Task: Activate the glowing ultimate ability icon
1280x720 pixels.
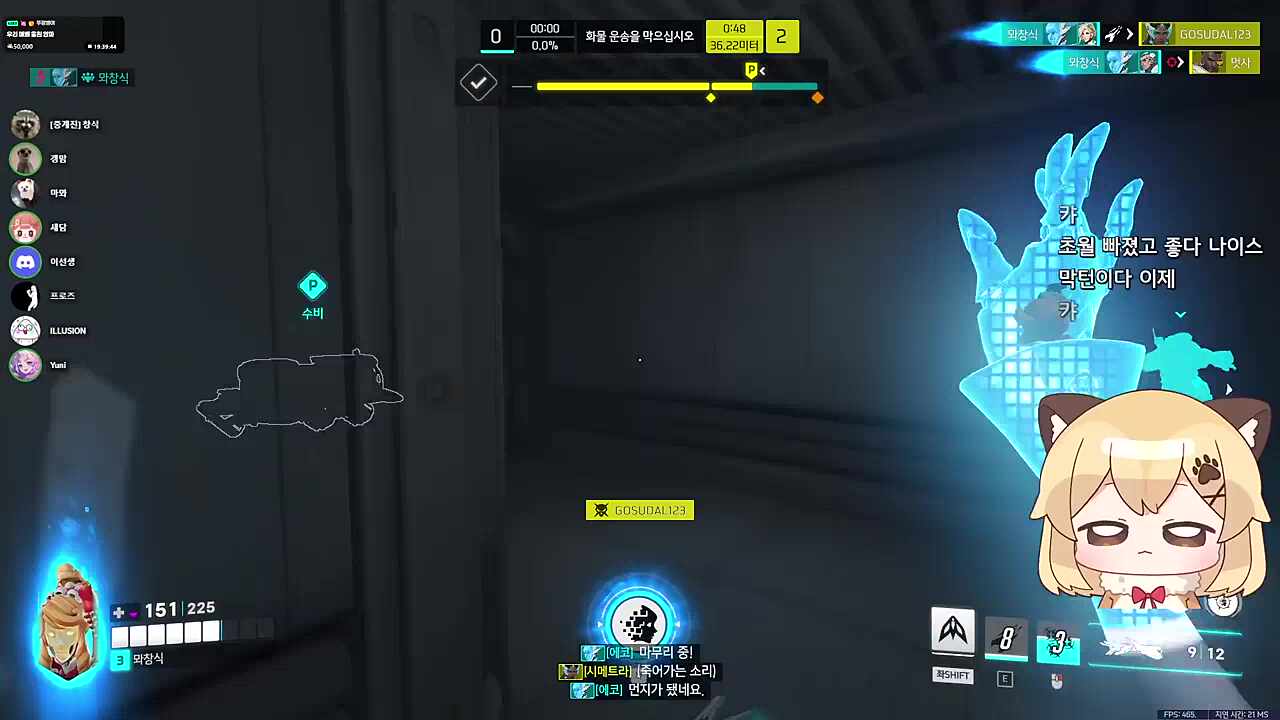Action: click(x=1057, y=640)
